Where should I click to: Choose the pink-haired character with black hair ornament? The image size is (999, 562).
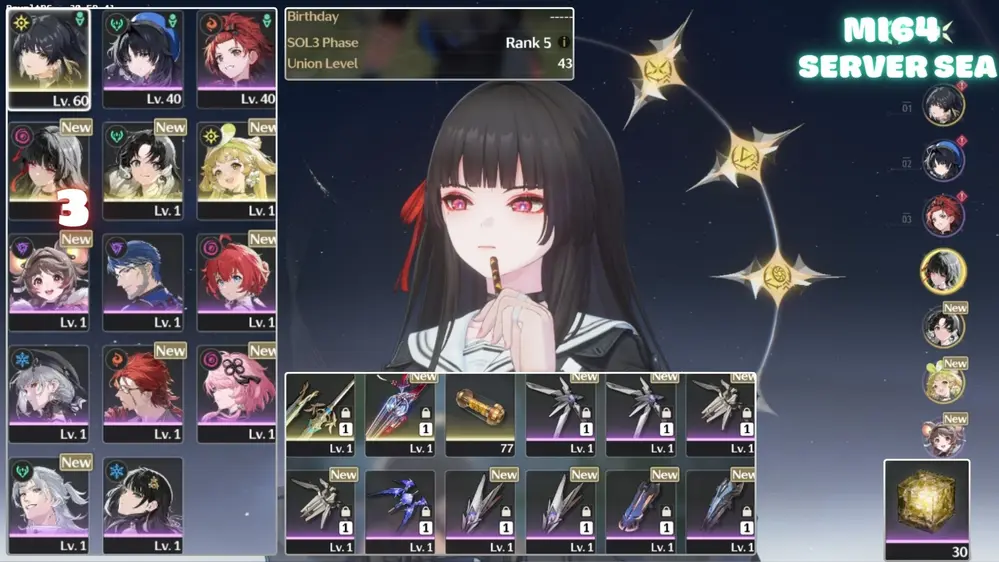236,393
